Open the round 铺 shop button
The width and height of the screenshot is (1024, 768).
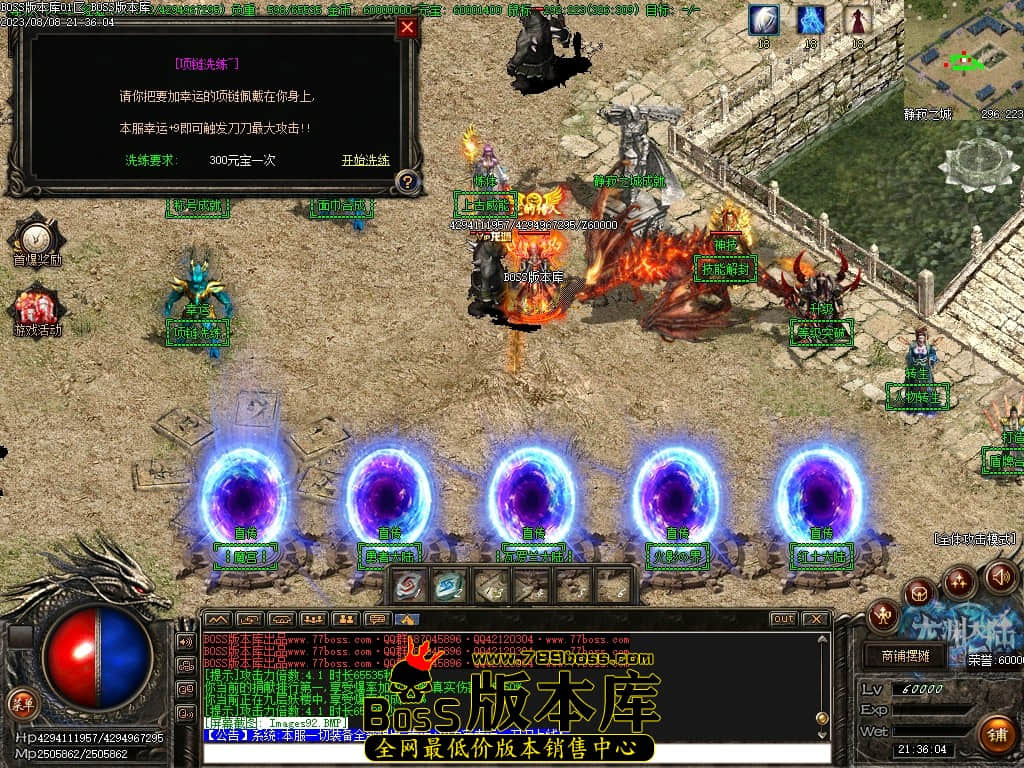[x=996, y=733]
